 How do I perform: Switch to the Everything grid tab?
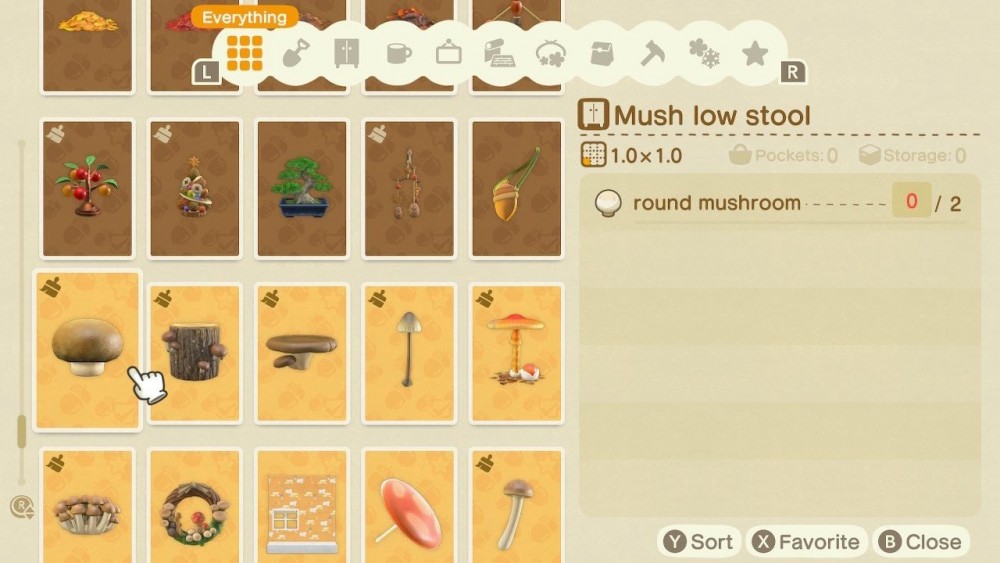(x=244, y=53)
